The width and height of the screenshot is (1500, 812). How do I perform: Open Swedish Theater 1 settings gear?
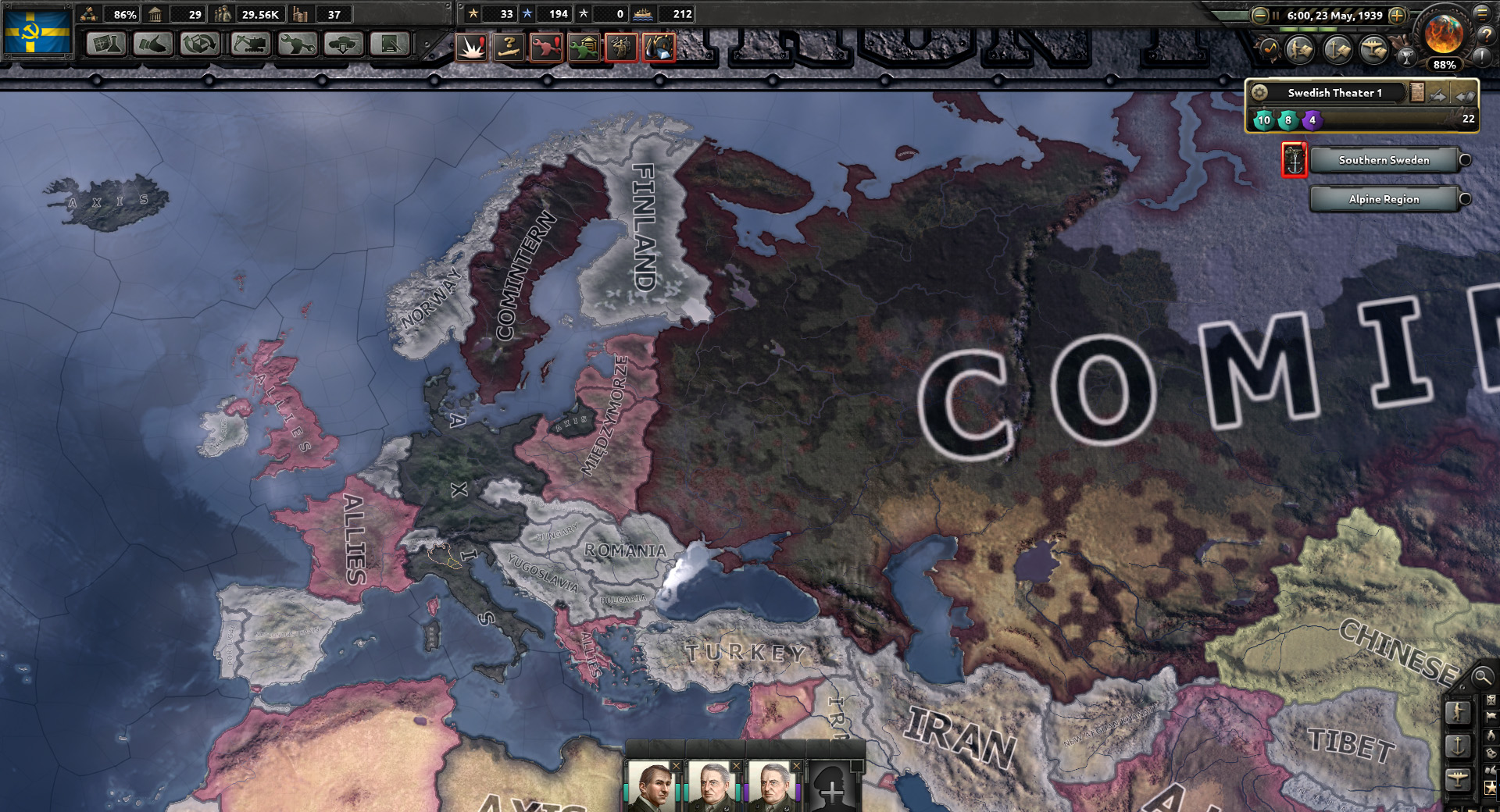pyautogui.click(x=1259, y=93)
